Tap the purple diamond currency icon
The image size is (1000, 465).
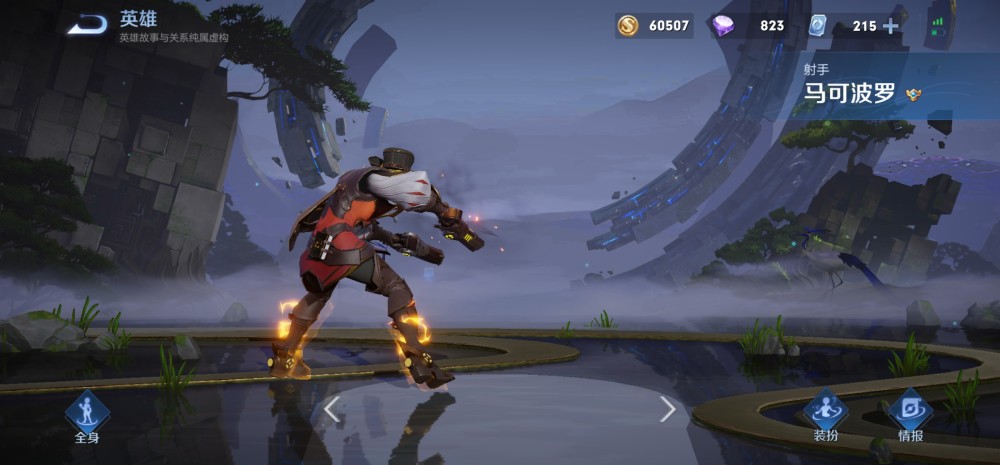click(723, 26)
